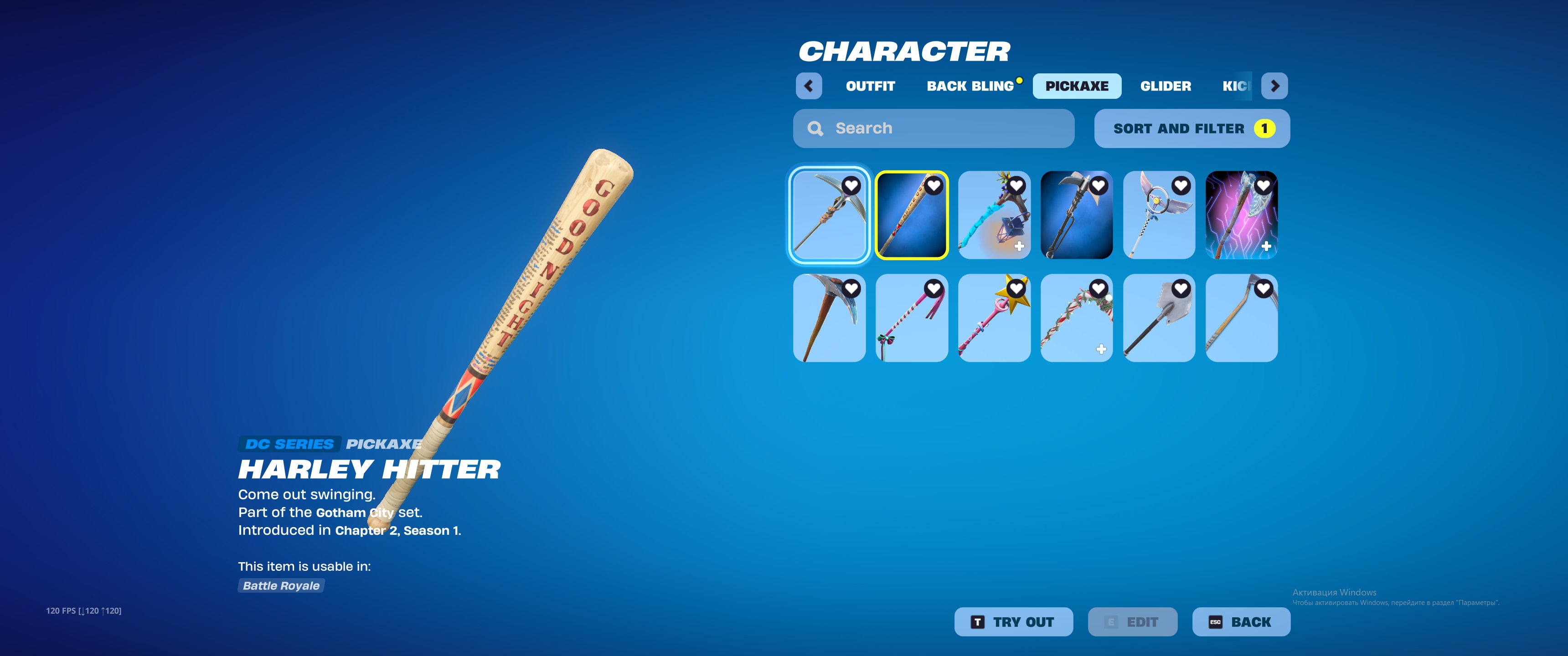Choose the glowing purple electric axe
This screenshot has height=656, width=1568.
tap(1241, 215)
